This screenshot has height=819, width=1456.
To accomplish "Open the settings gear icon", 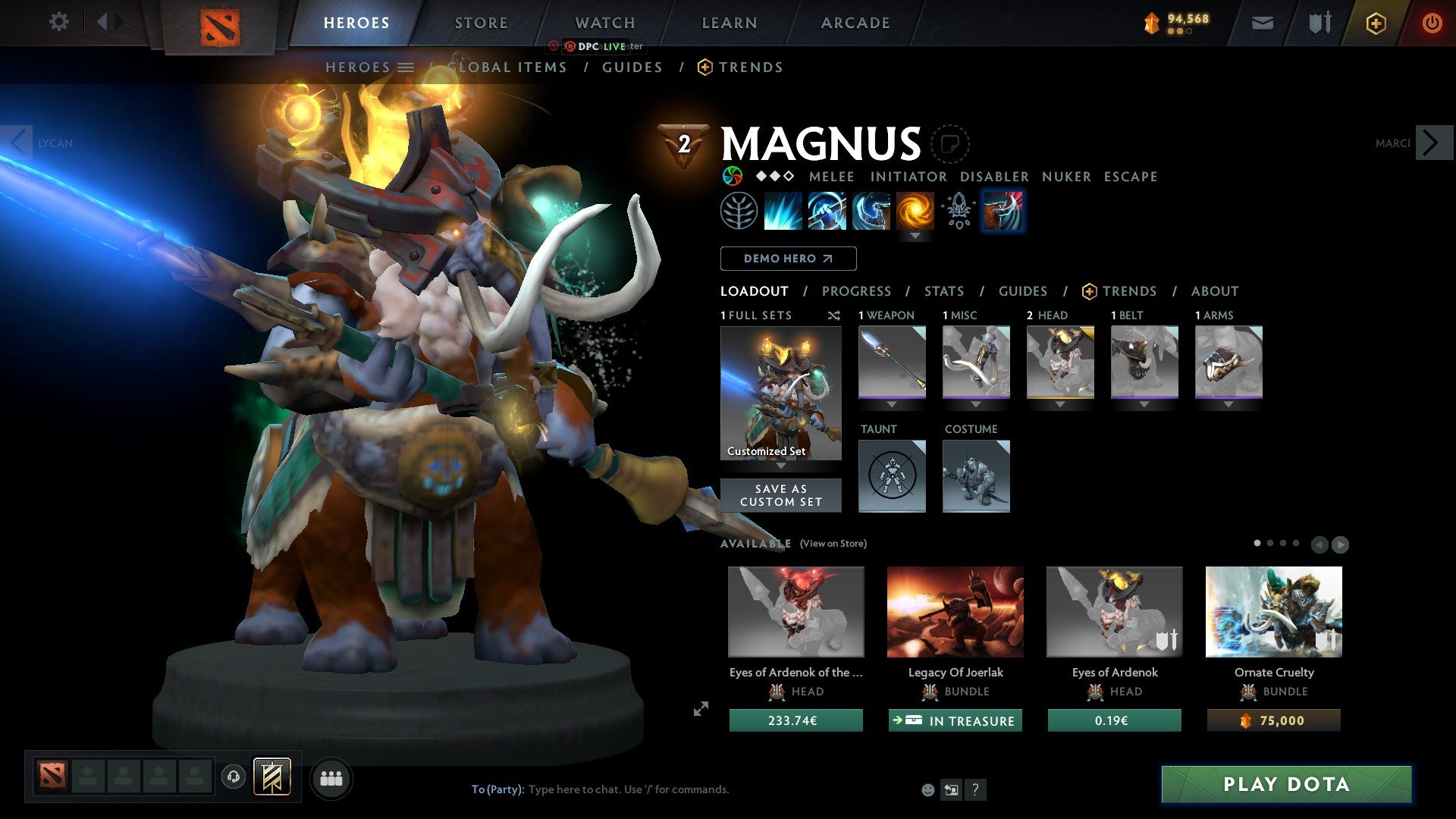I will (58, 22).
